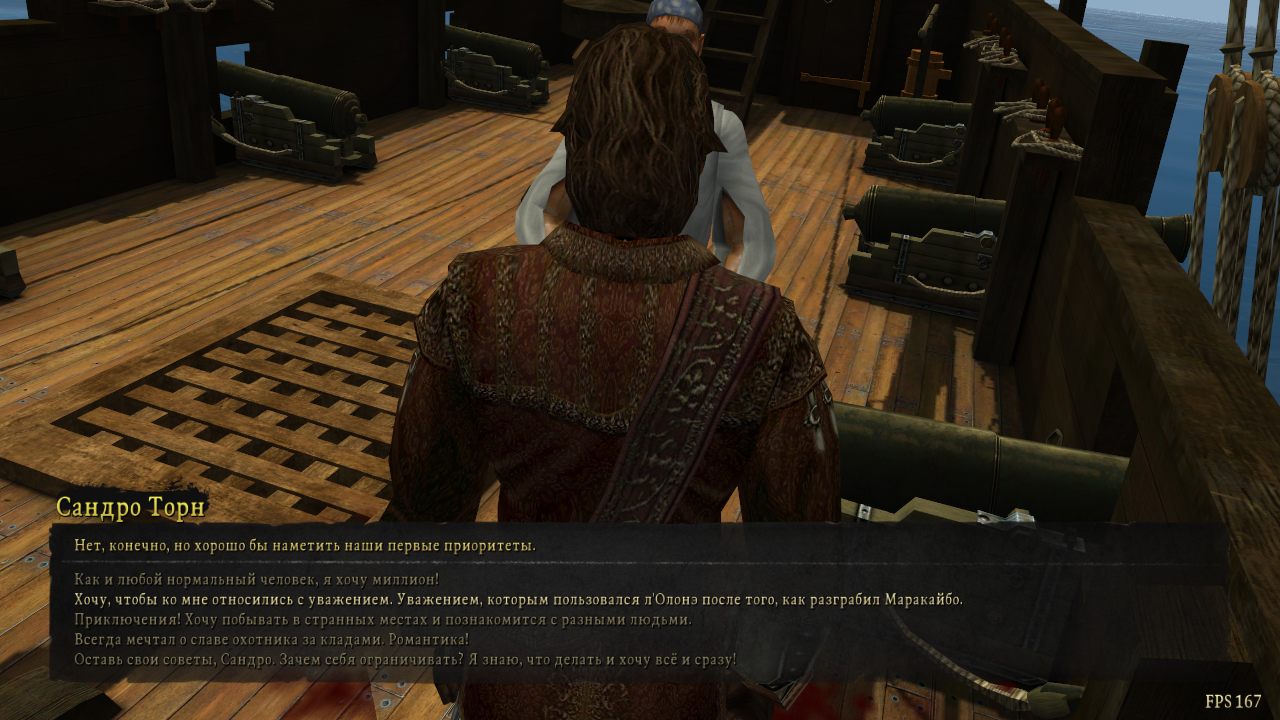Screen dimensions: 1280x720
Task: Choose the treasure hunter fame reply
Action: (272, 639)
